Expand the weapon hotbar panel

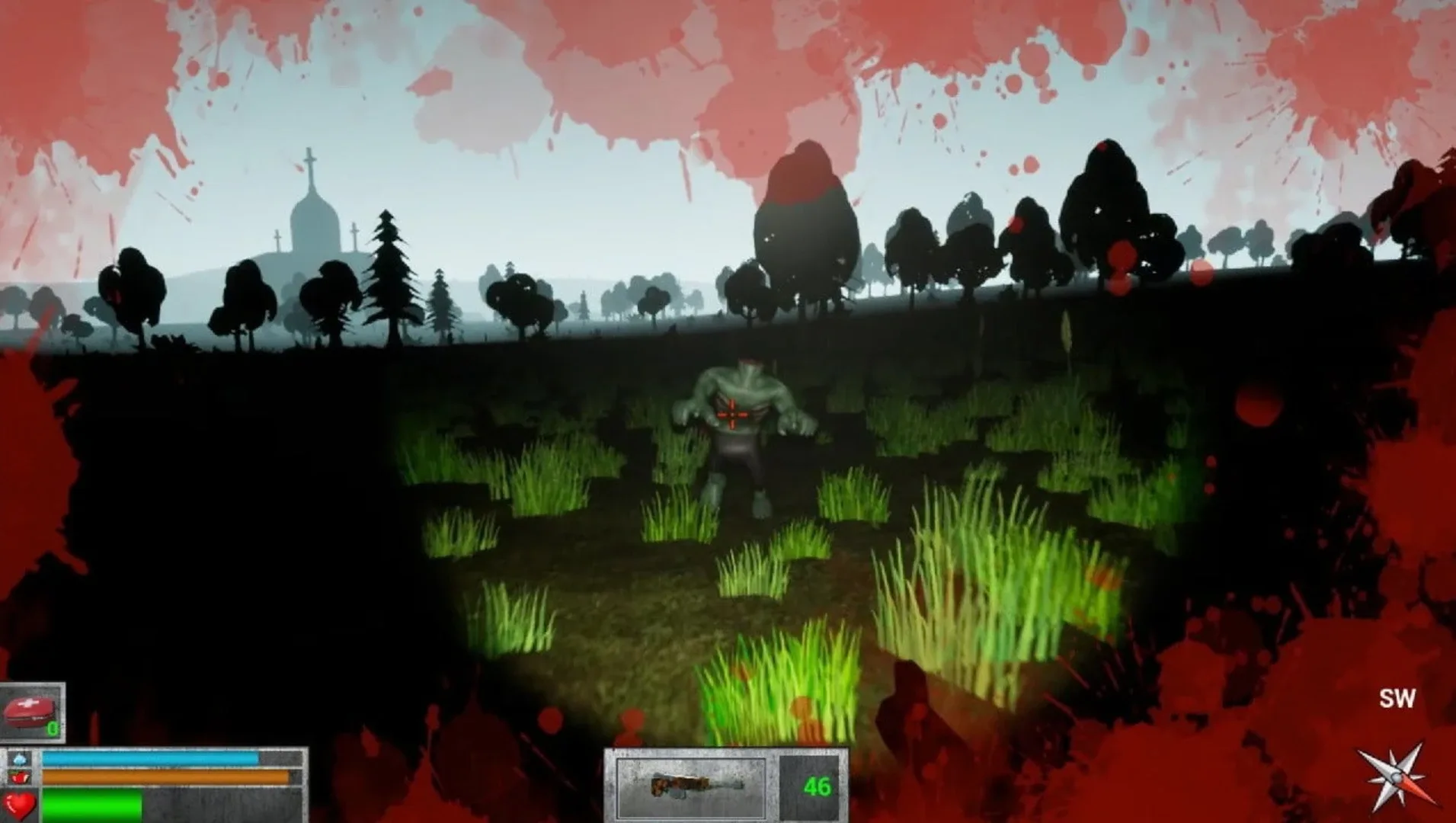click(x=724, y=785)
